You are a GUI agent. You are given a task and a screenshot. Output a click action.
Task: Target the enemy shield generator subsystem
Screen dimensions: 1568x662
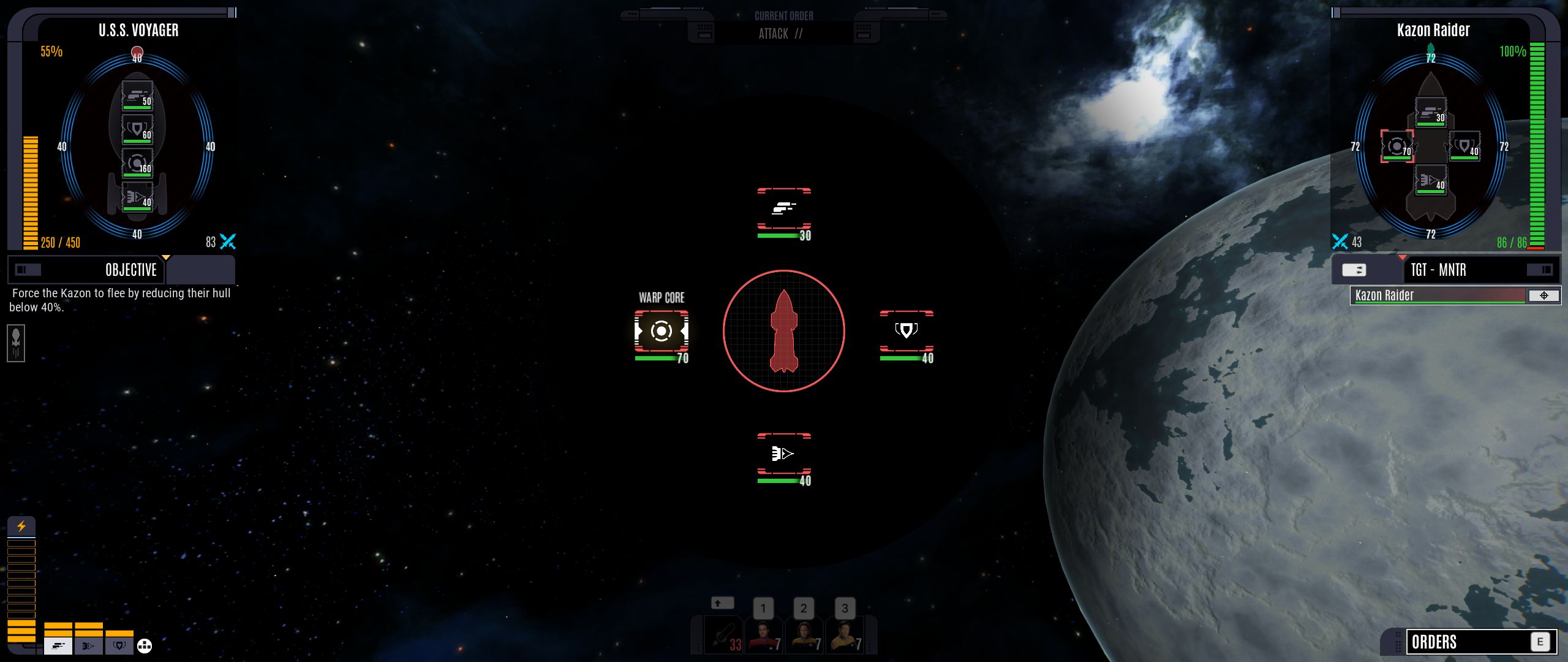click(907, 332)
